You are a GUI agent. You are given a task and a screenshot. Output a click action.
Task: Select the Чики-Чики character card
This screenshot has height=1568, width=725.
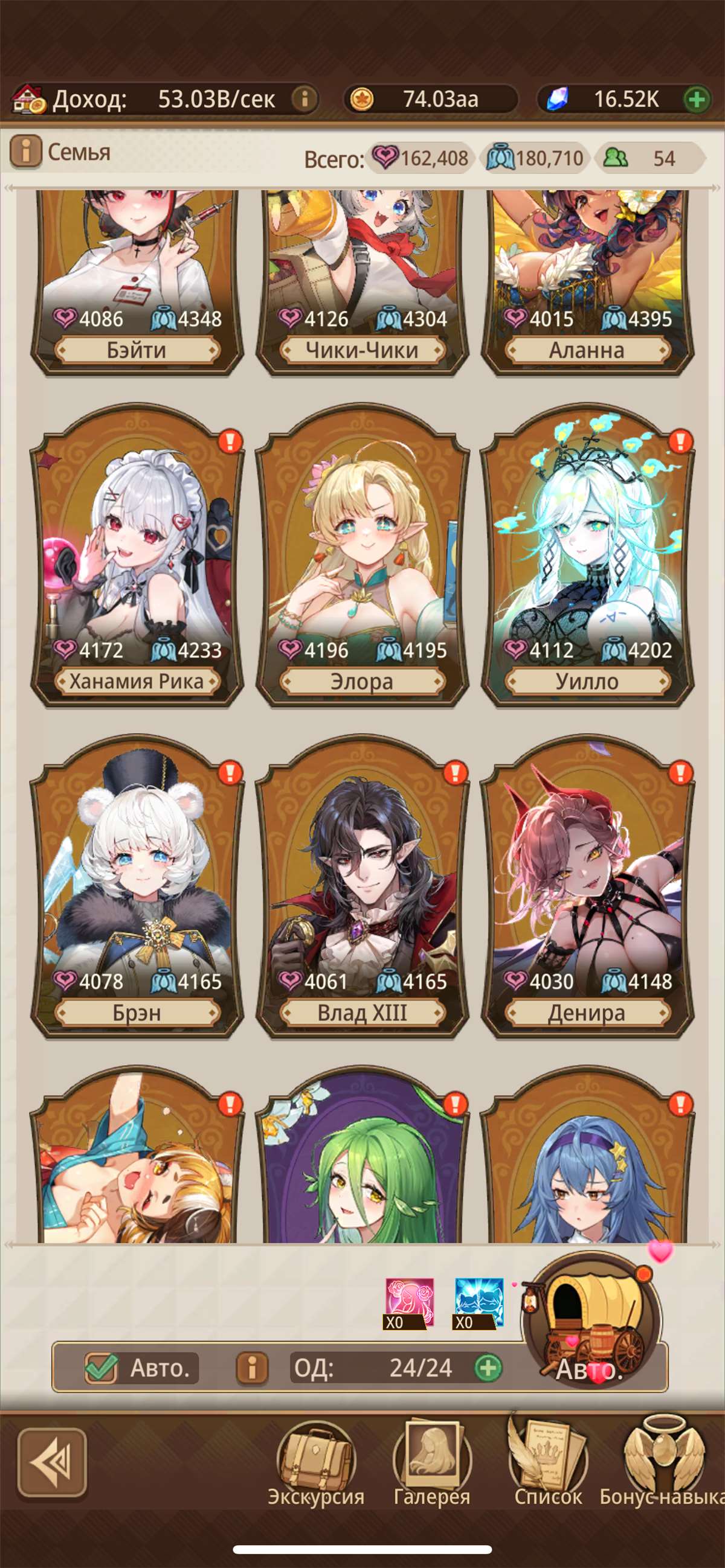coord(362,280)
